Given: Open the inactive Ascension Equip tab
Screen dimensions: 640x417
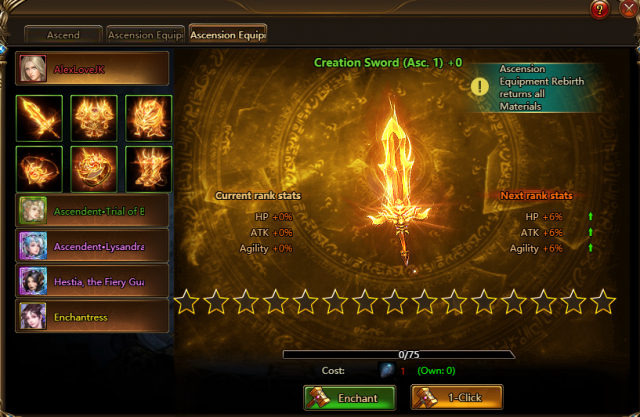Looking at the screenshot, I should tap(144, 34).
